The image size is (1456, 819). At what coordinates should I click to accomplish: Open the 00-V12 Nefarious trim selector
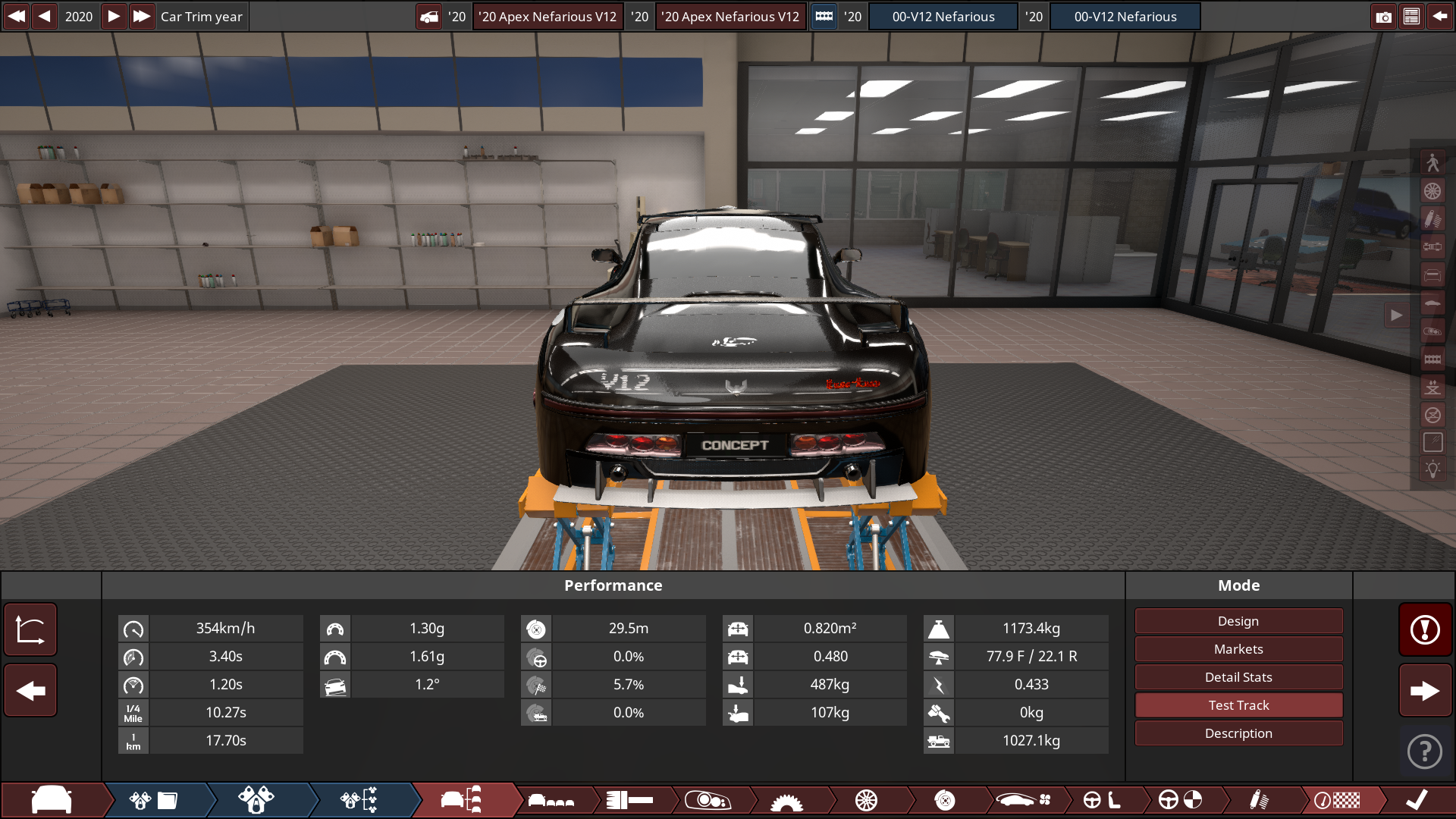[x=943, y=16]
